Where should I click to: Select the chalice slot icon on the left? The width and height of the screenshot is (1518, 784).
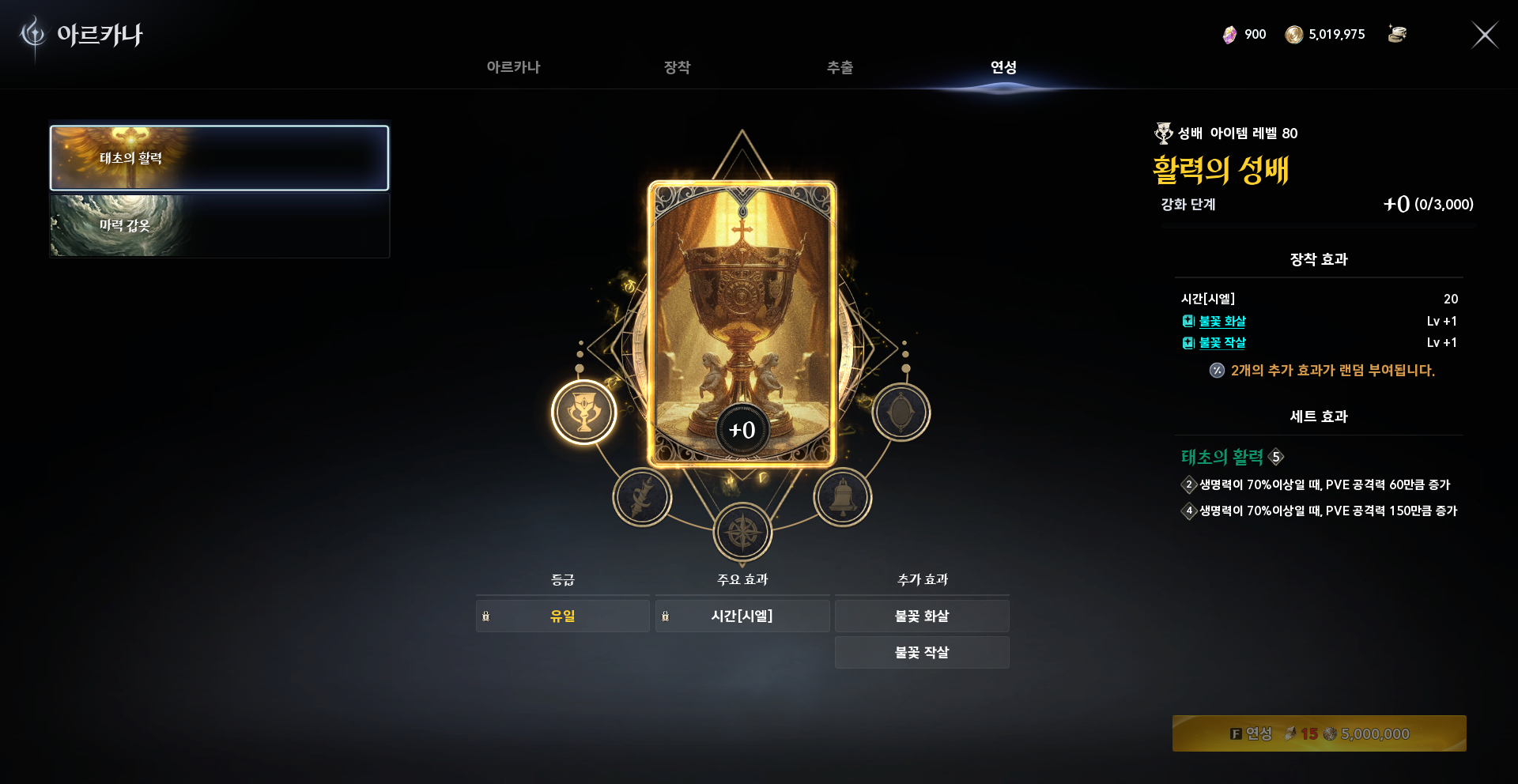[x=583, y=412]
